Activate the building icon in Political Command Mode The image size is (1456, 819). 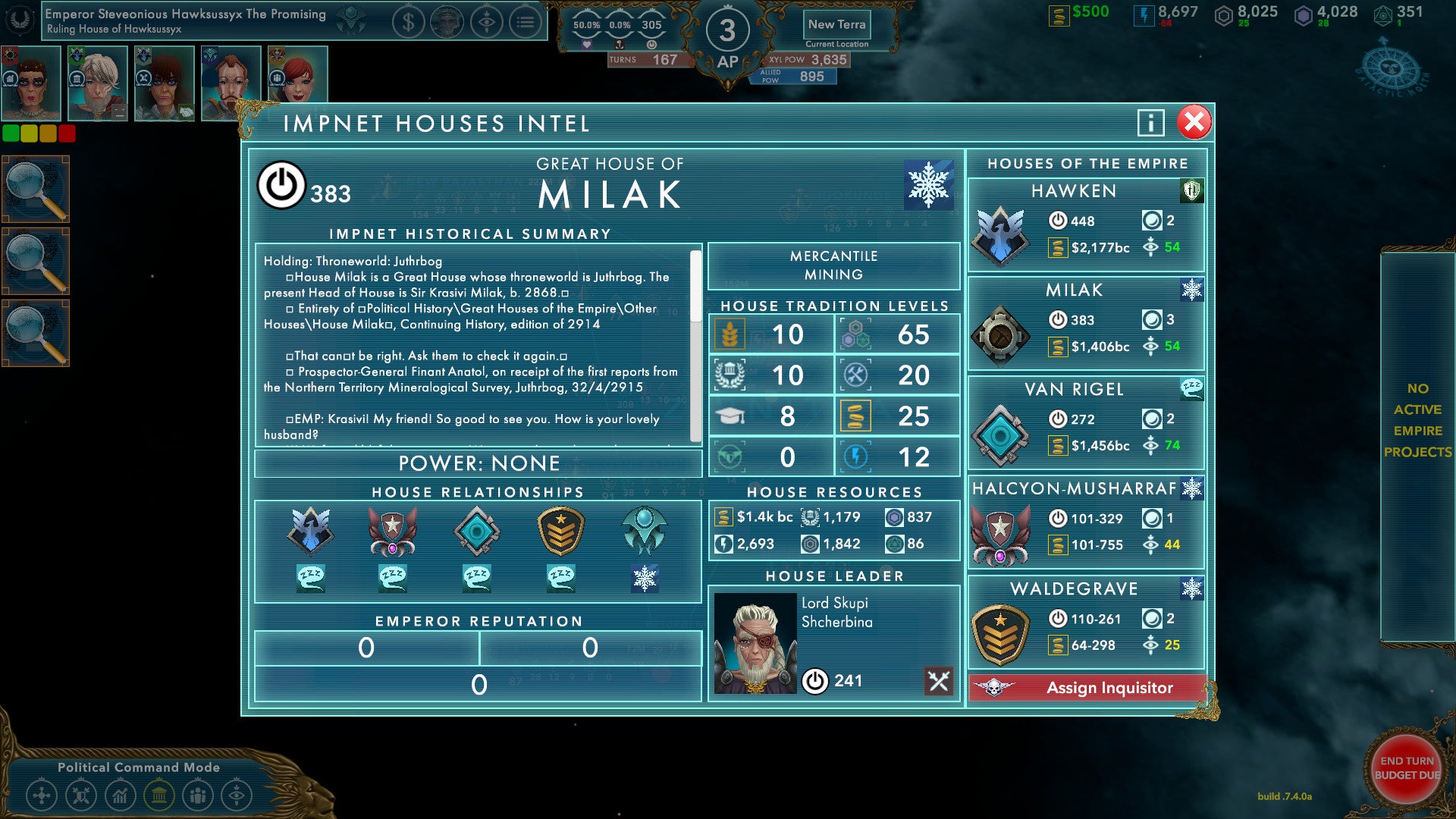click(158, 795)
